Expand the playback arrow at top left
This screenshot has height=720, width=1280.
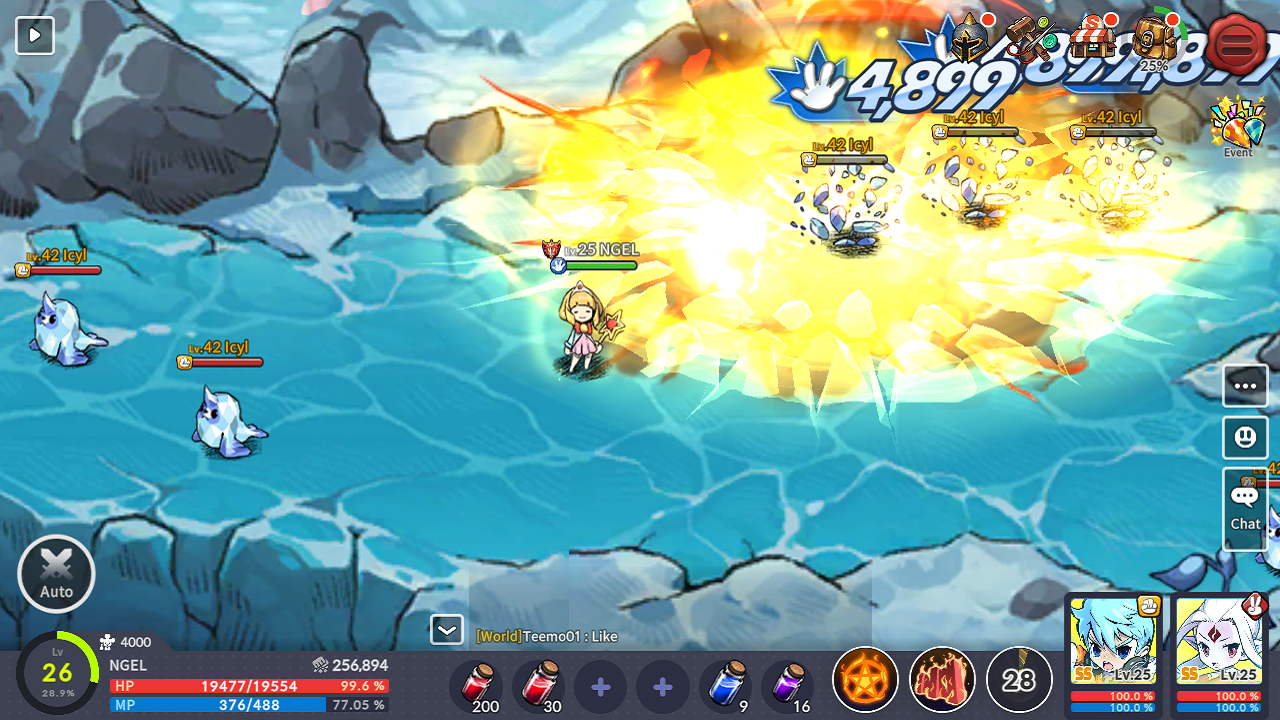tap(34, 34)
